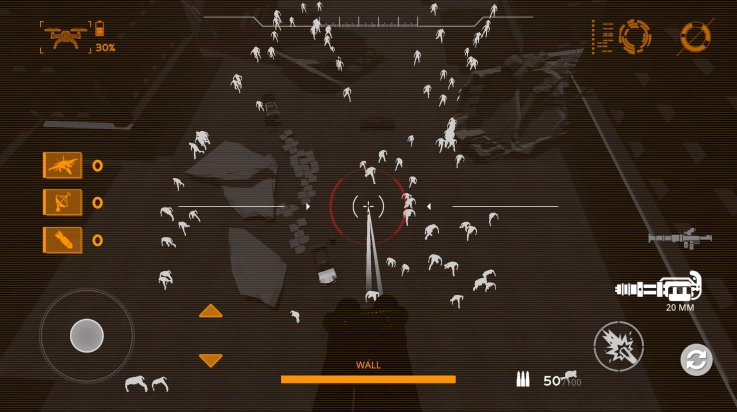Click the orange down arrow
The image size is (737, 412).
point(210,360)
